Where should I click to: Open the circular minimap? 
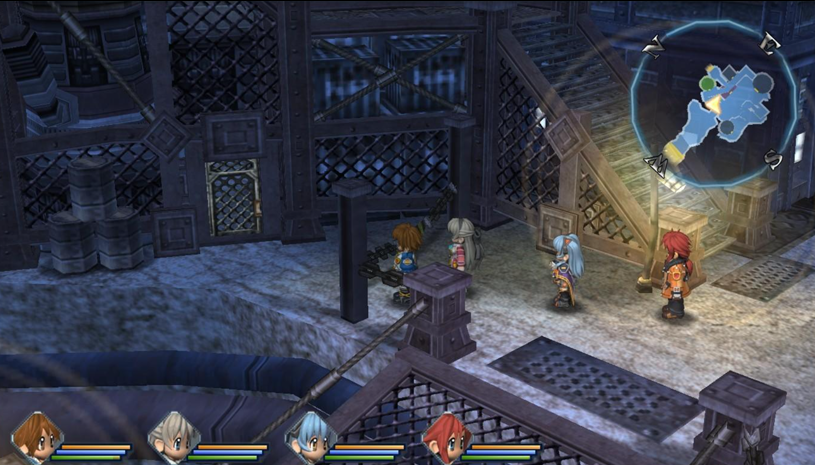click(714, 102)
